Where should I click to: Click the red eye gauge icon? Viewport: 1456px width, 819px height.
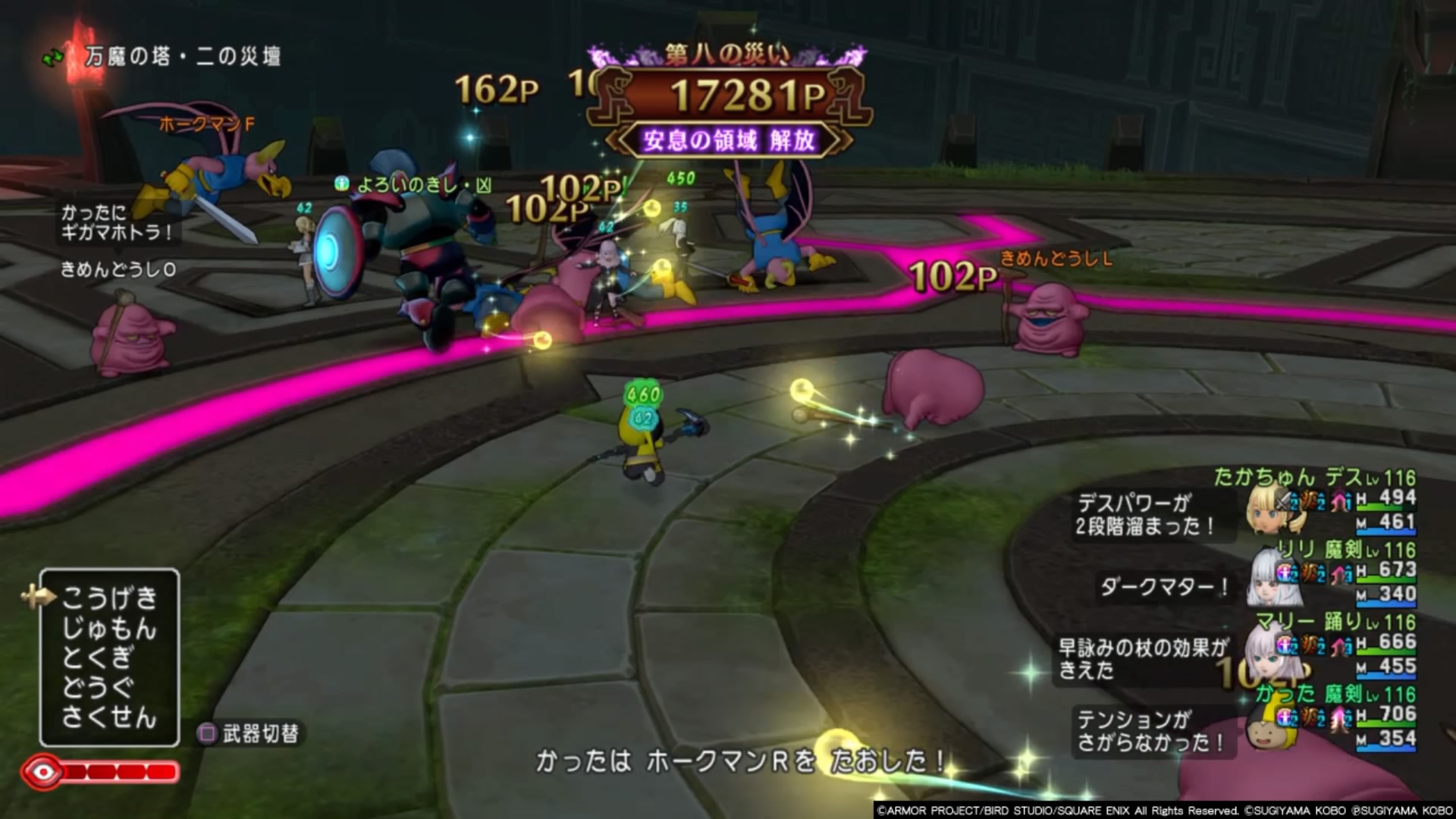[44, 773]
